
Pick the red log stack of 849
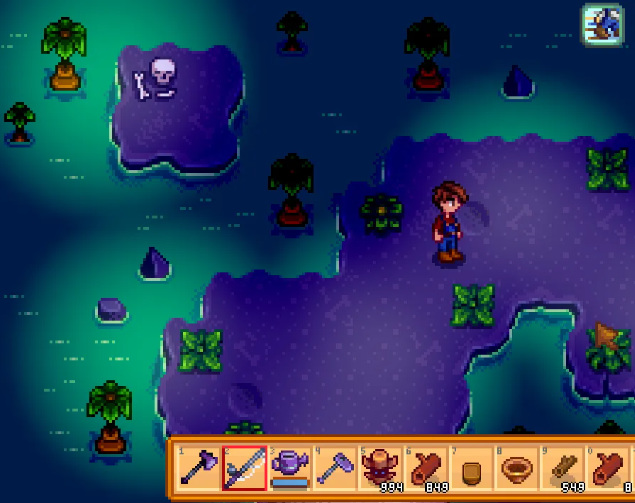428,468
